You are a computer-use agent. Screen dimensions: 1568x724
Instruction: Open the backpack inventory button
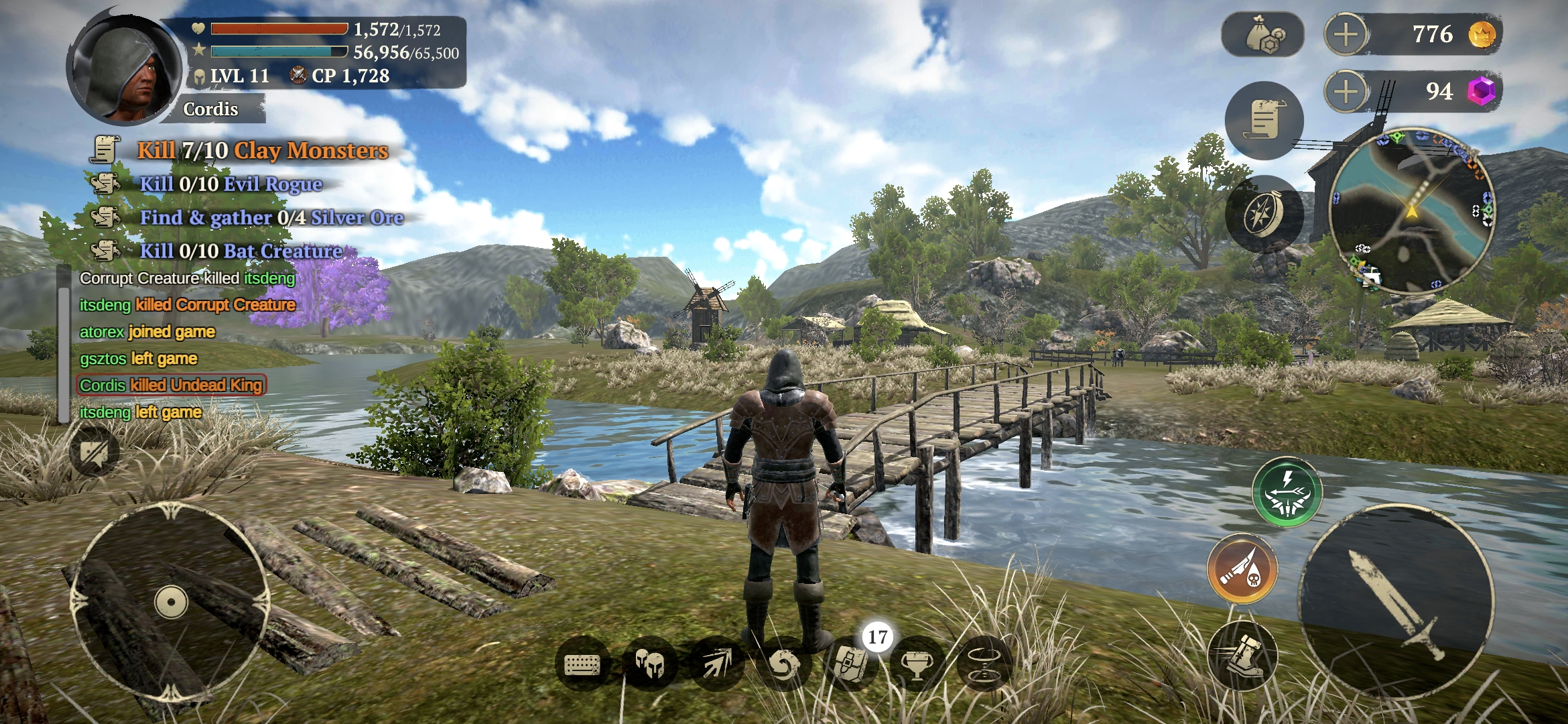(851, 664)
